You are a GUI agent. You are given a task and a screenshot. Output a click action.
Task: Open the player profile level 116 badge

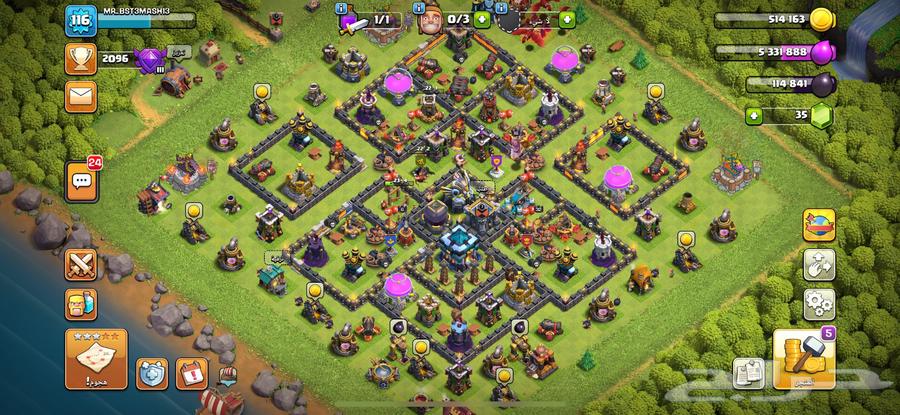pyautogui.click(x=79, y=22)
